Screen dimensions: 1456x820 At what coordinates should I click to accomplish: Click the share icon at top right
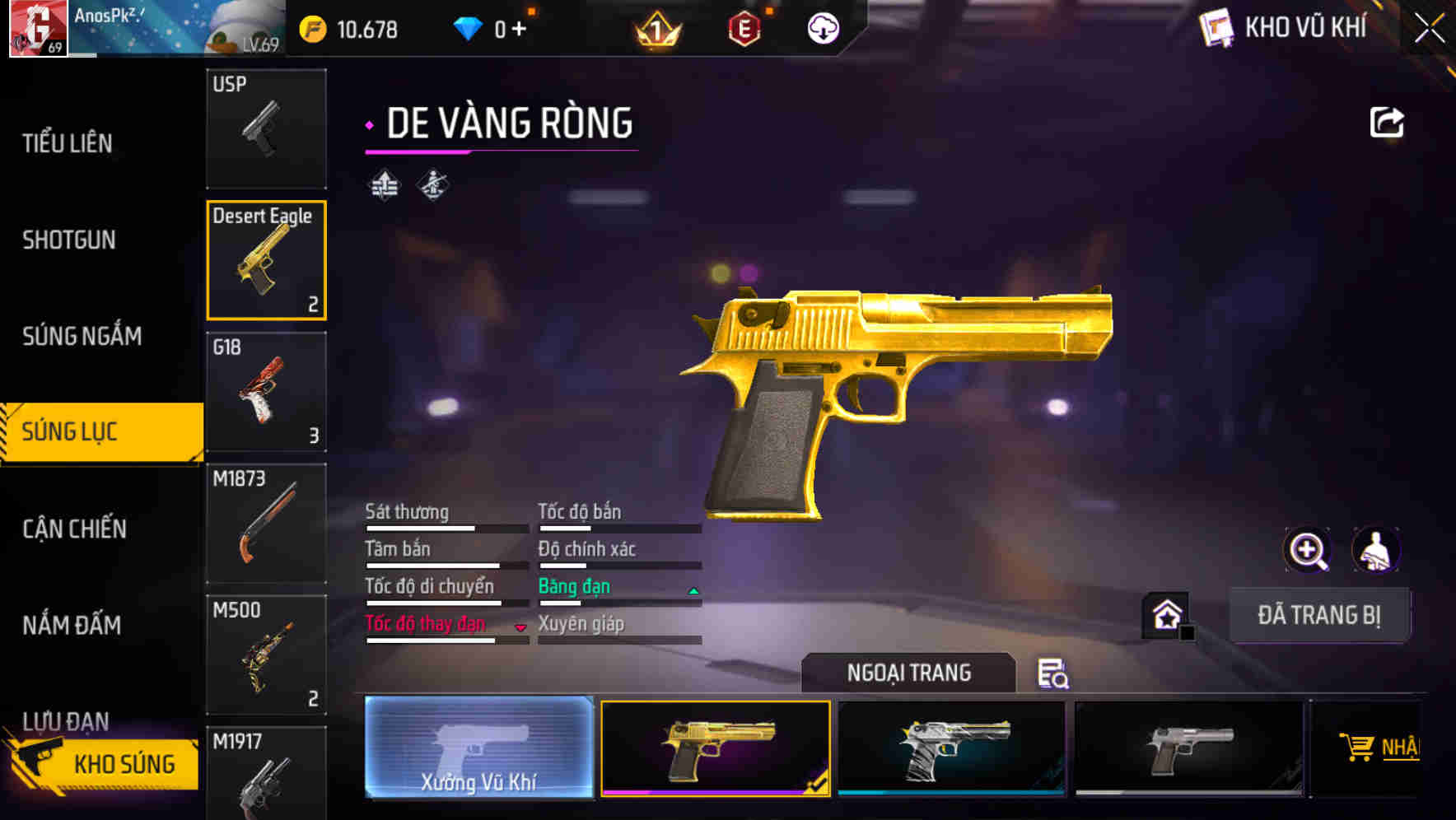point(1388,121)
